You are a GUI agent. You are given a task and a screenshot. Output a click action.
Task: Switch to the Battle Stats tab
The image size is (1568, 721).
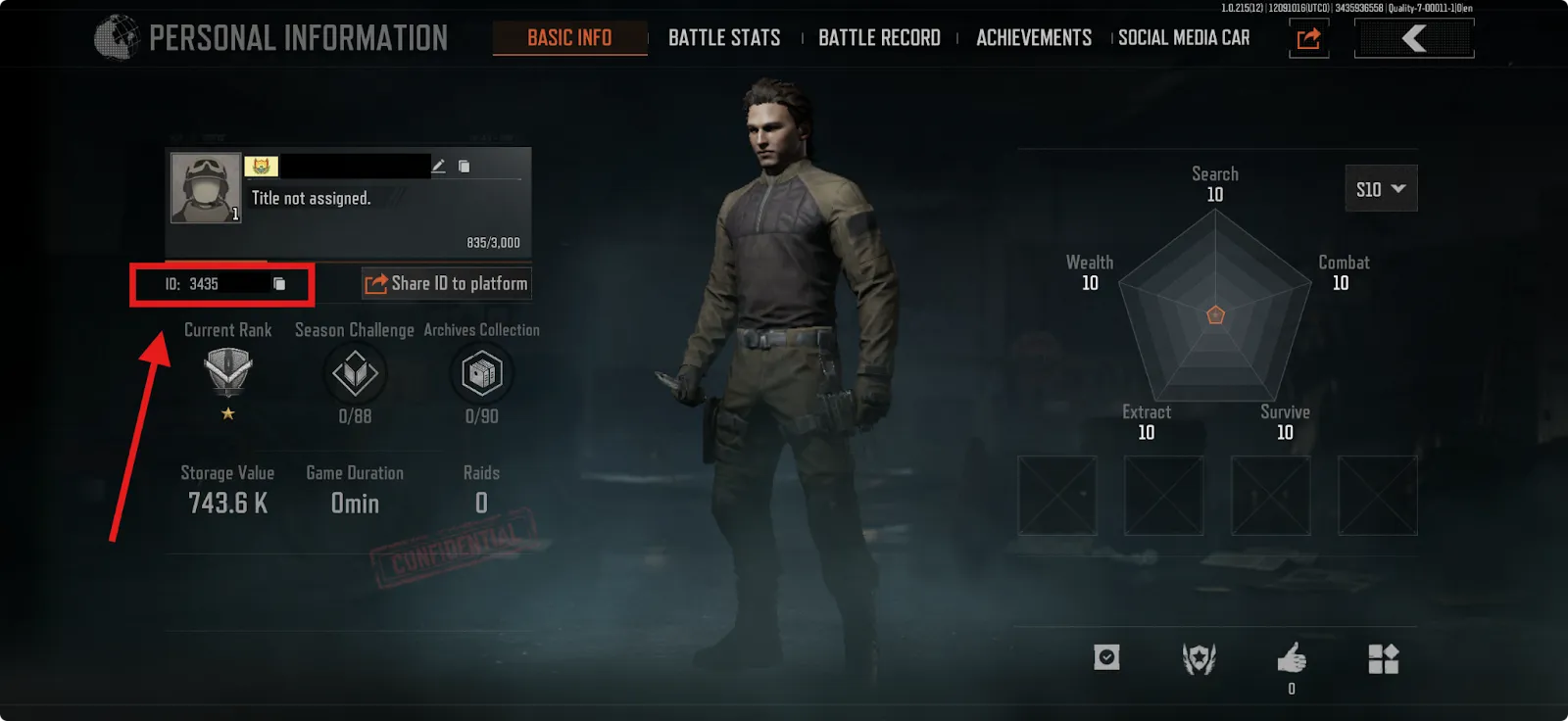point(724,38)
